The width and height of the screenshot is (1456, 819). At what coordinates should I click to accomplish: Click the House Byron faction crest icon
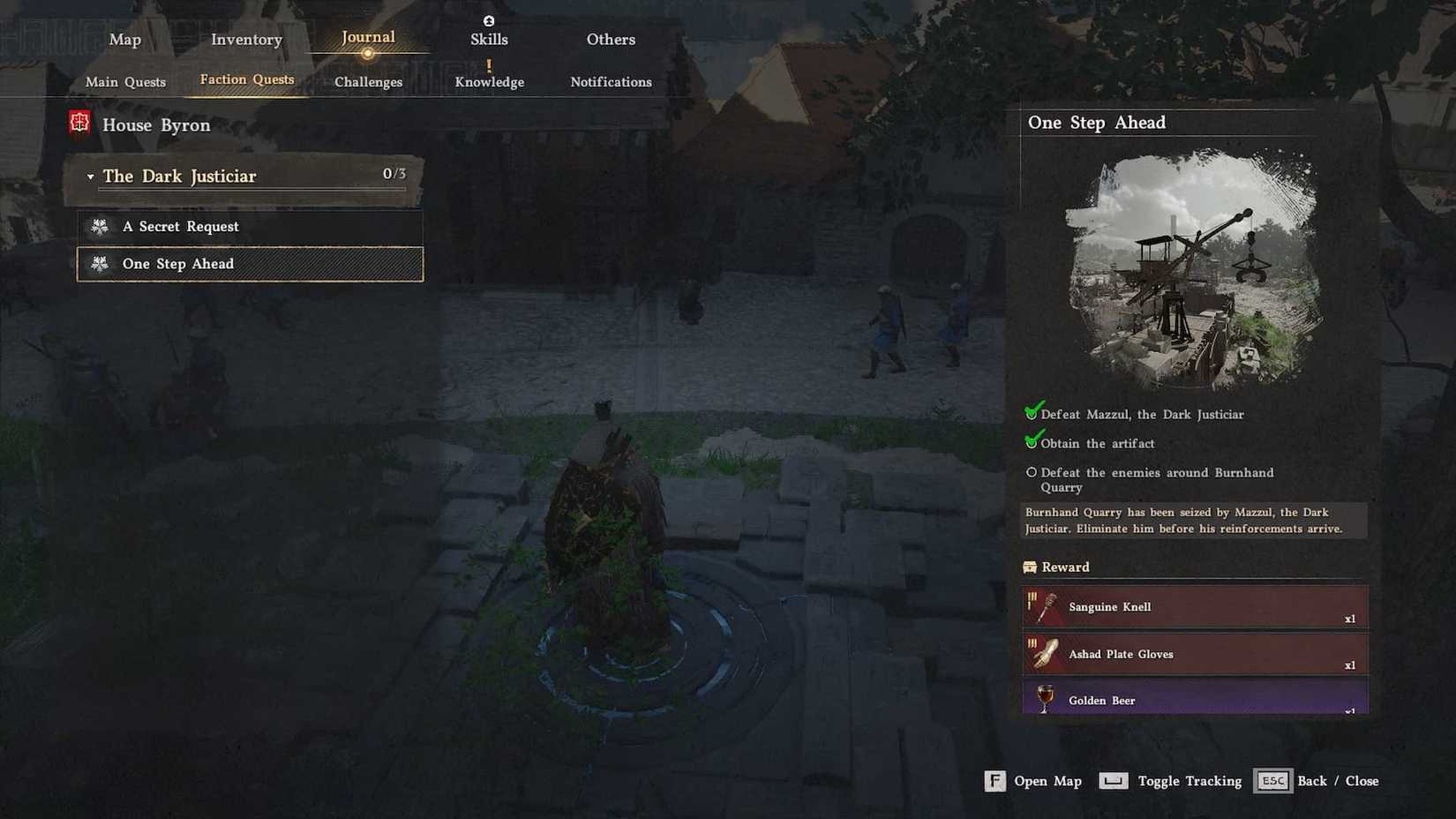tap(79, 124)
